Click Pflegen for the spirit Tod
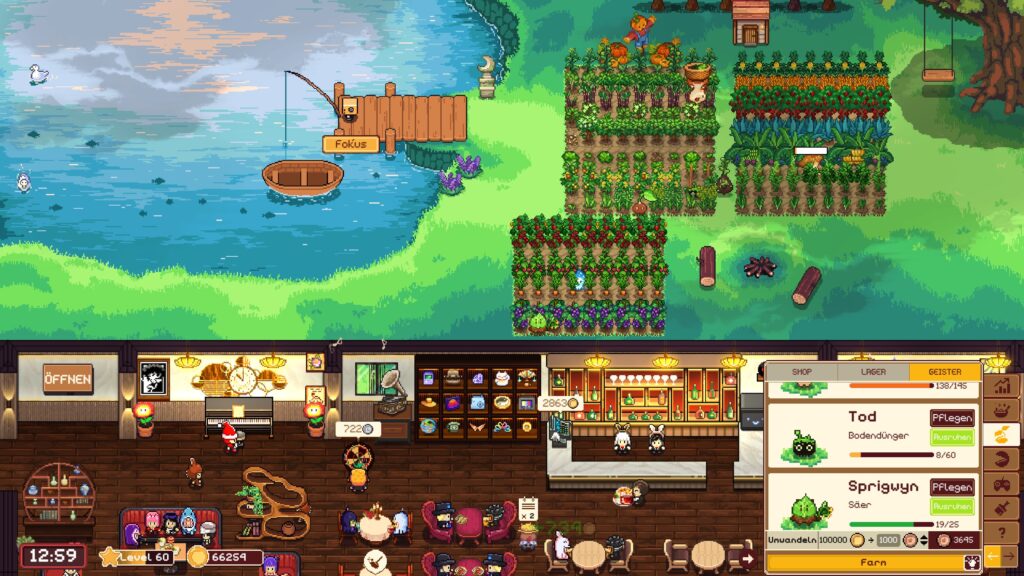 pos(952,418)
